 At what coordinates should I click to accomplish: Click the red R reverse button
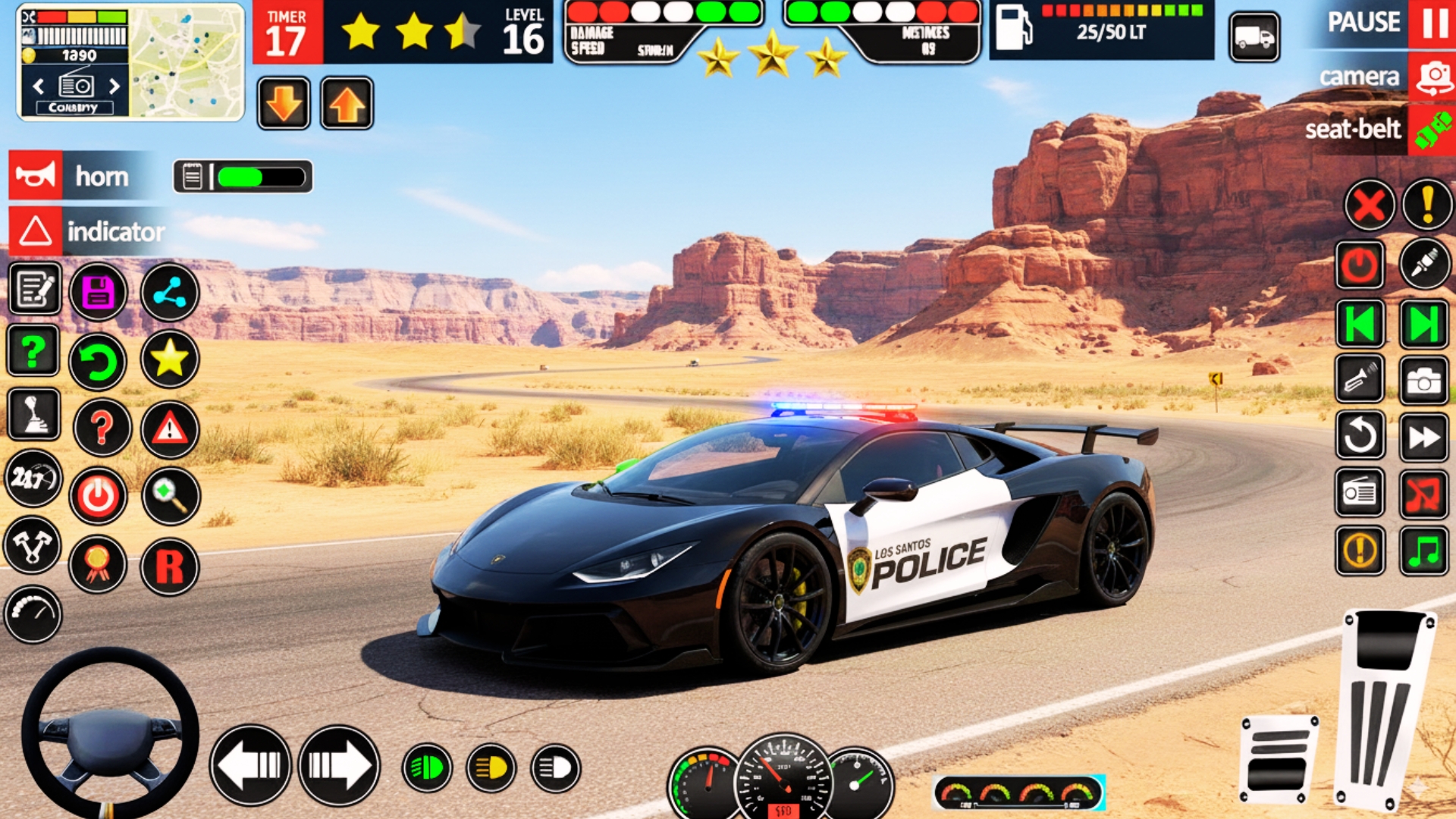tap(169, 566)
